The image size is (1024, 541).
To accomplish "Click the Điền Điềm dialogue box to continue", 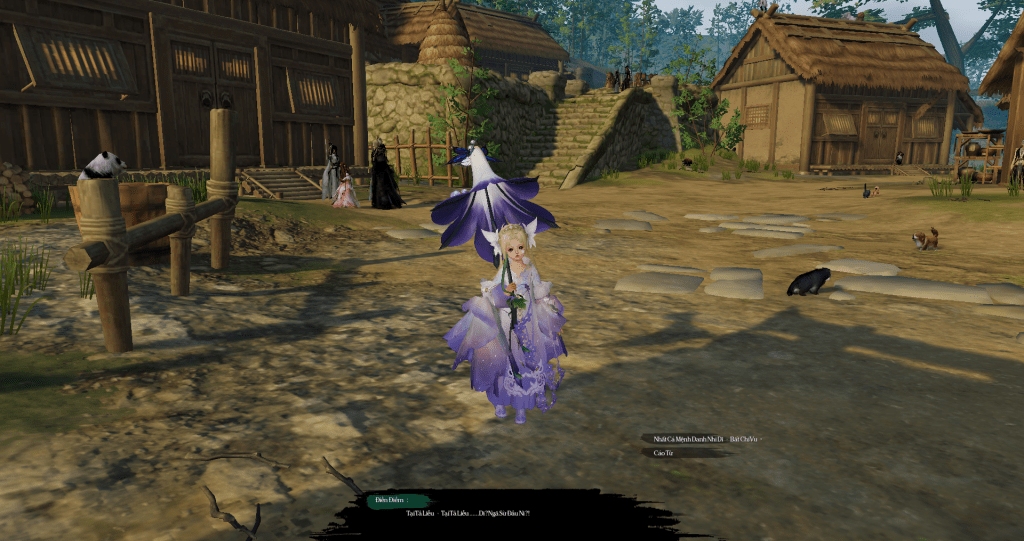I will [469, 513].
